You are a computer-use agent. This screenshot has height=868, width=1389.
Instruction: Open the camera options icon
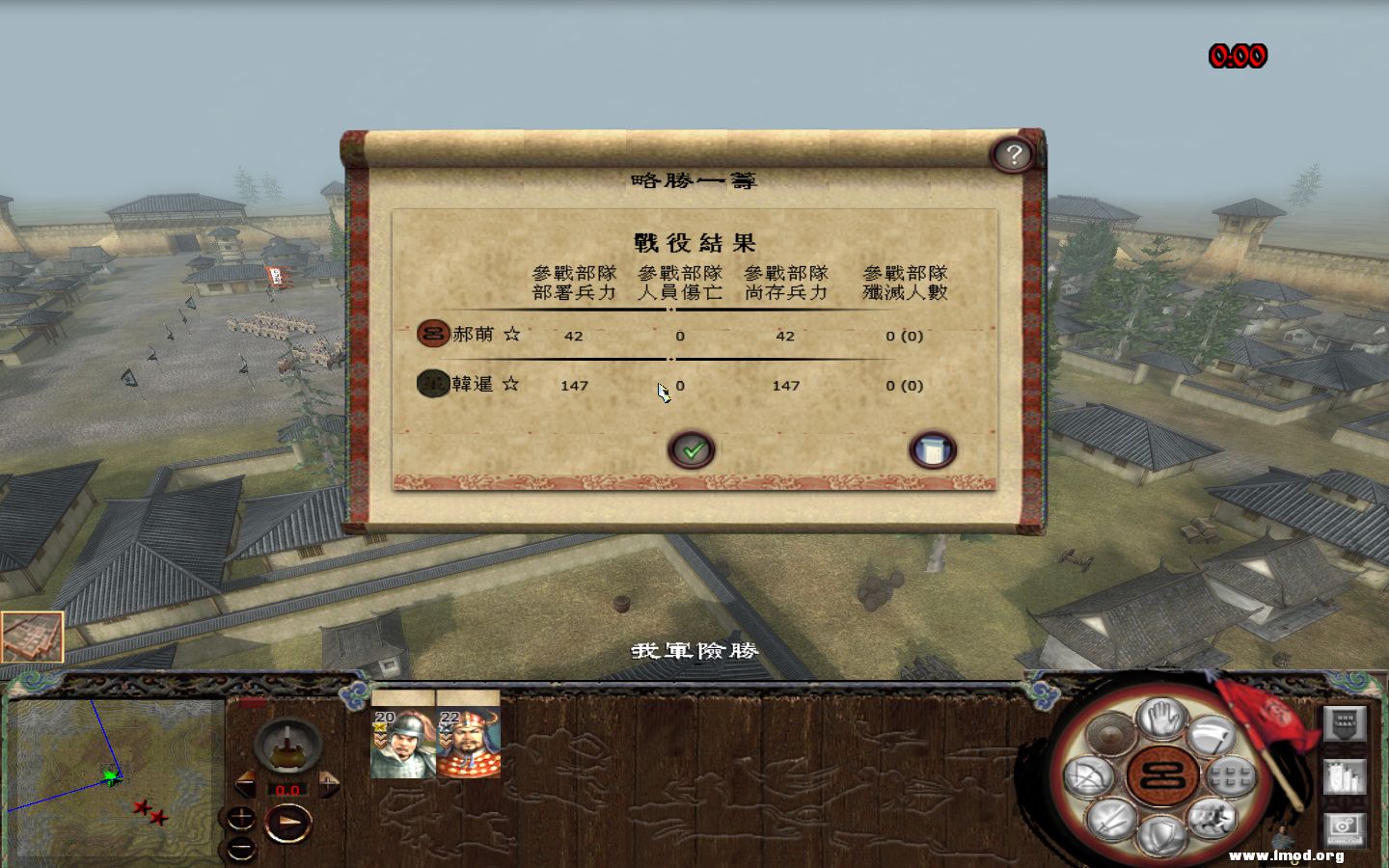pyautogui.click(x=1346, y=829)
